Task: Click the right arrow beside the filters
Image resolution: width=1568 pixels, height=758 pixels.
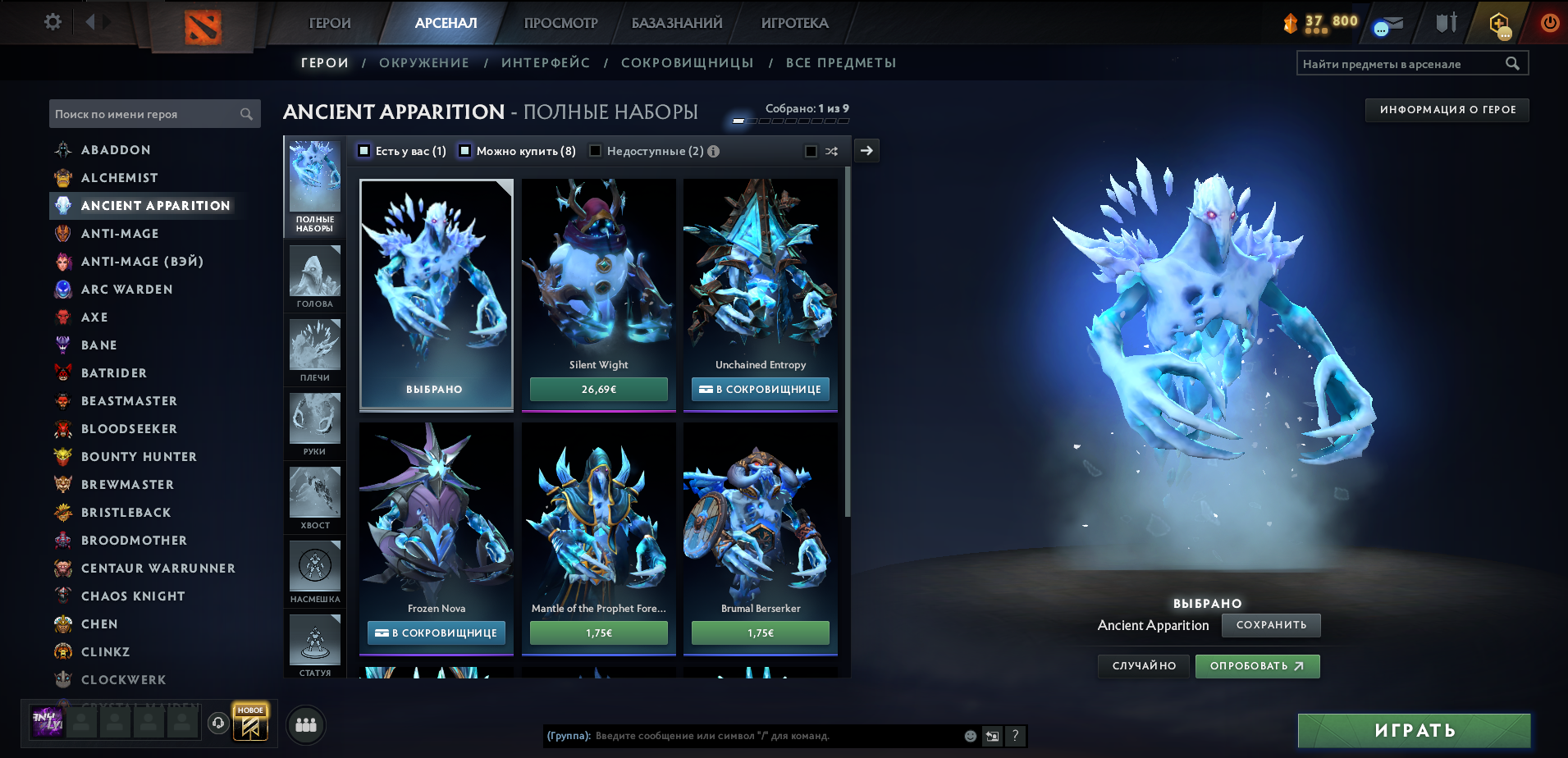Action: (866, 151)
